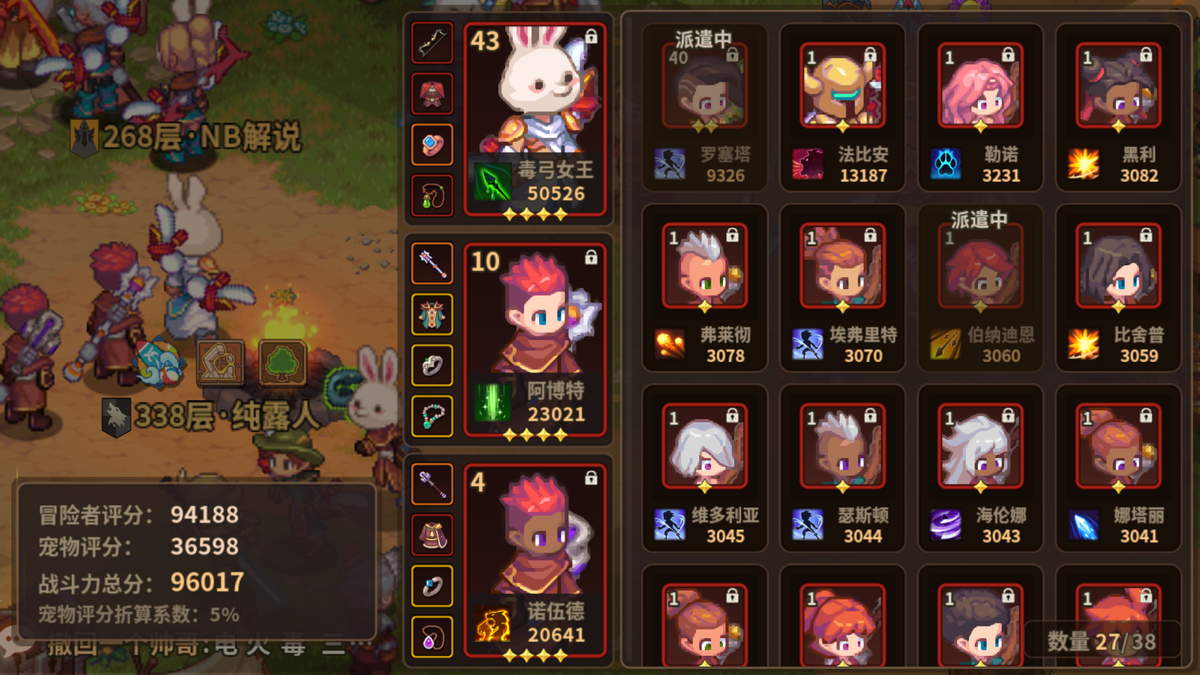Open 阿博特's staff weapon slot

point(432,263)
